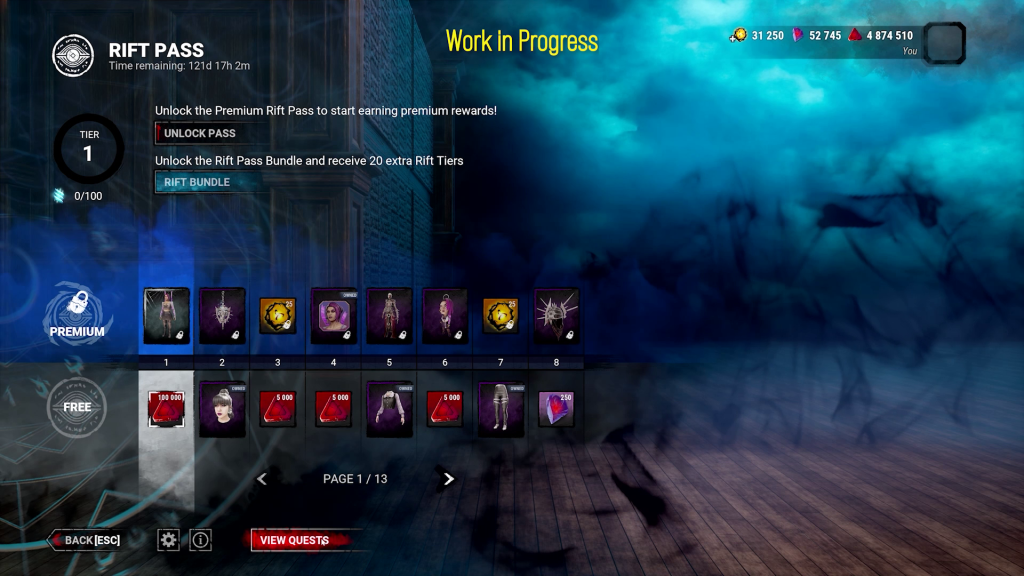The height and width of the screenshot is (576, 1024).
Task: Select the tier 8 spiked mask reward
Action: (x=557, y=316)
